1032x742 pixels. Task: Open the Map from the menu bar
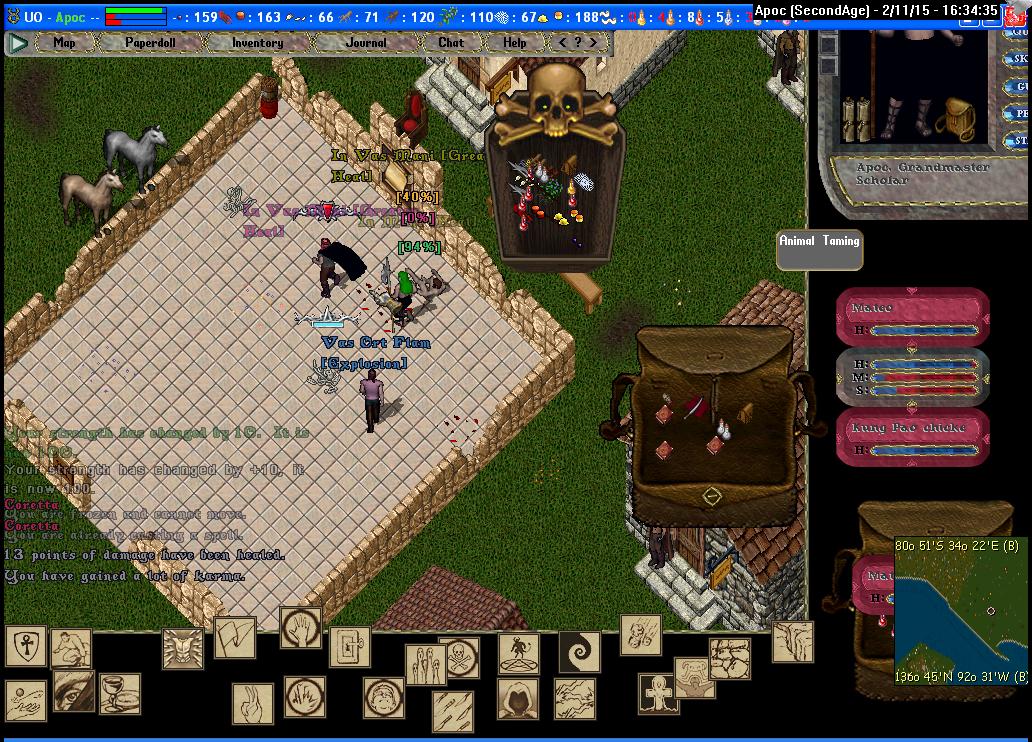[64, 43]
